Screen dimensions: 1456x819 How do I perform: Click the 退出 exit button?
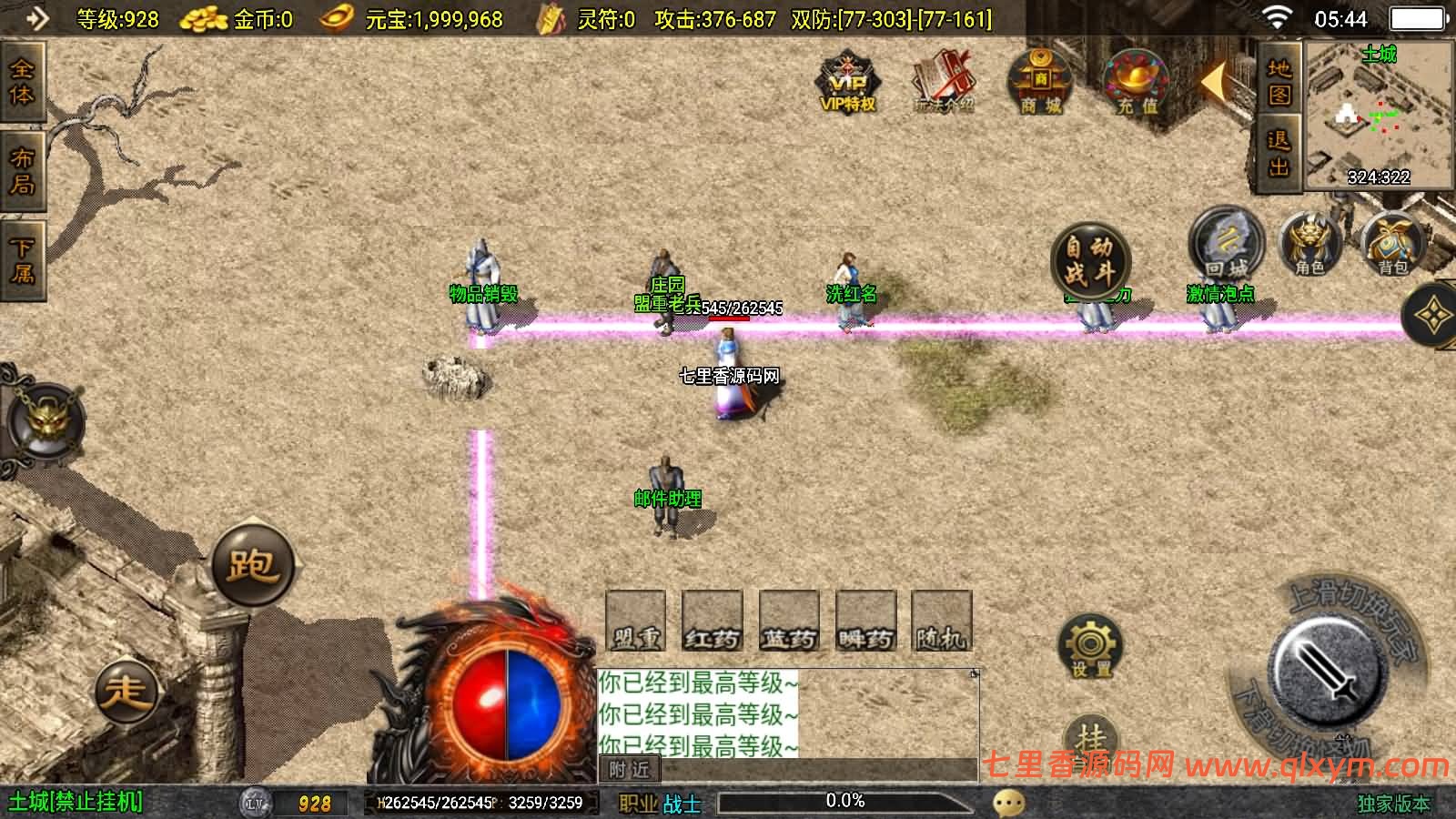tap(1279, 153)
